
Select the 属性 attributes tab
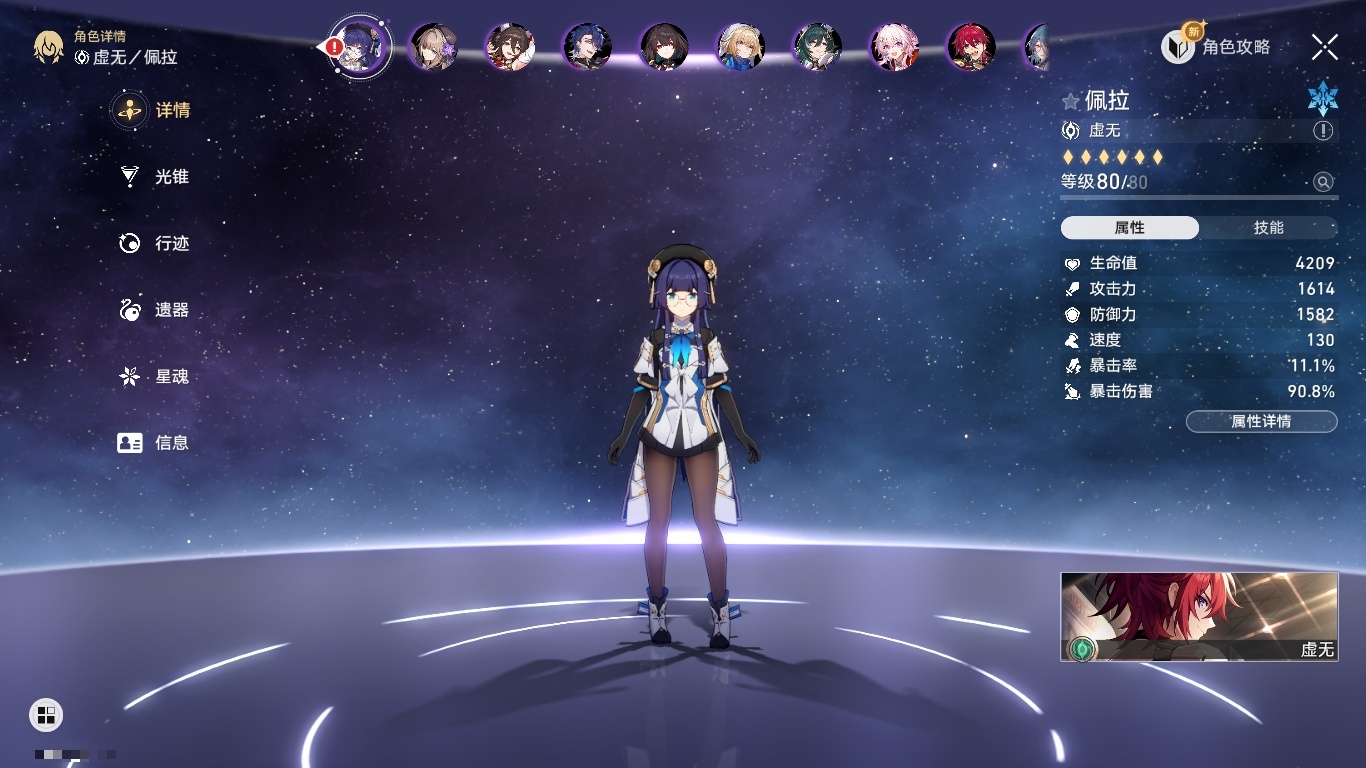(x=1129, y=228)
